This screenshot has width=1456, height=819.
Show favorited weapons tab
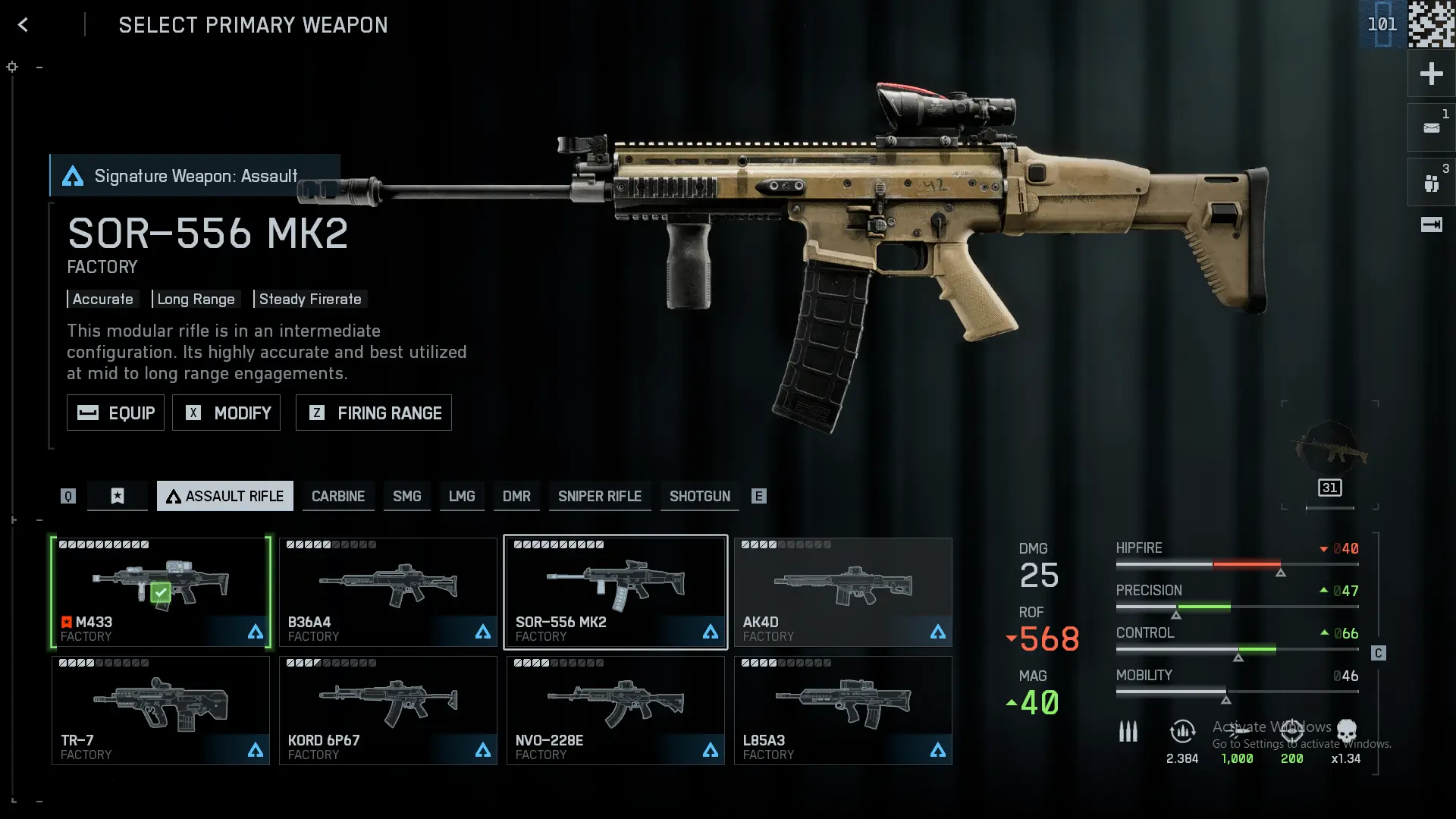[118, 496]
